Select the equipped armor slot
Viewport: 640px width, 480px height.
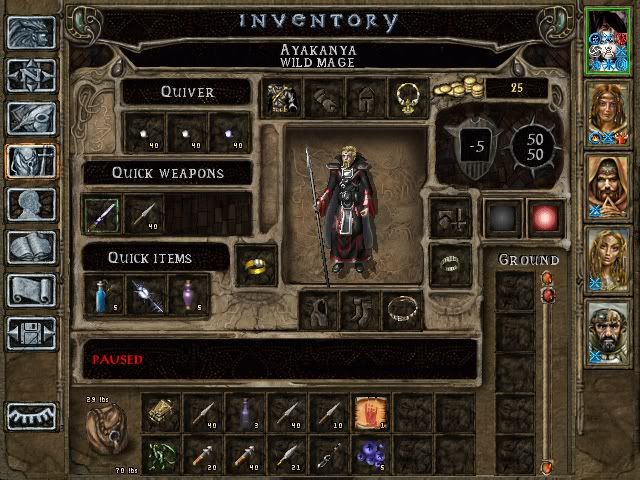click(x=279, y=98)
